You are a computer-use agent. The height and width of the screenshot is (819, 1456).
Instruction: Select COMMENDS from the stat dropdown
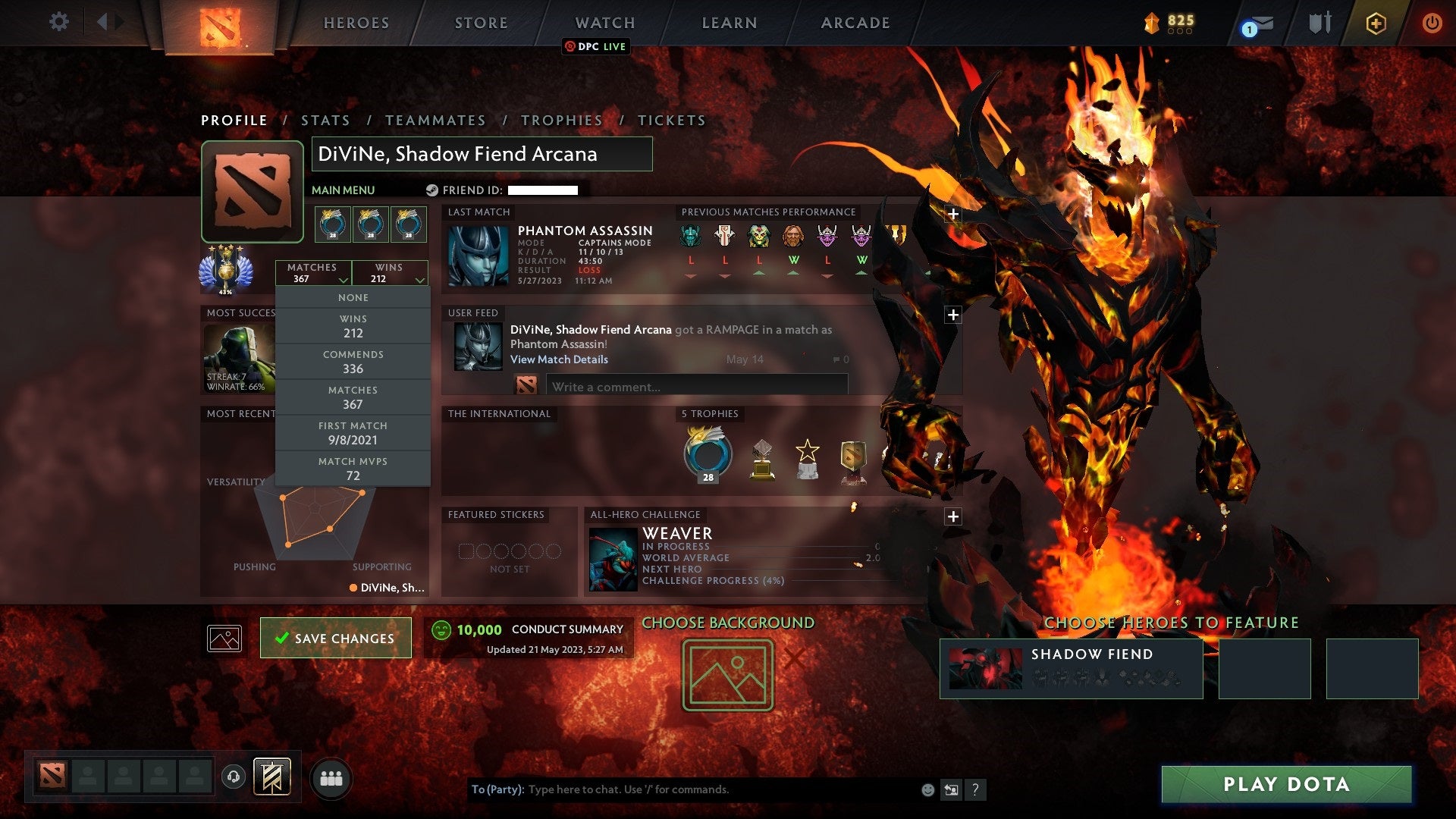353,362
